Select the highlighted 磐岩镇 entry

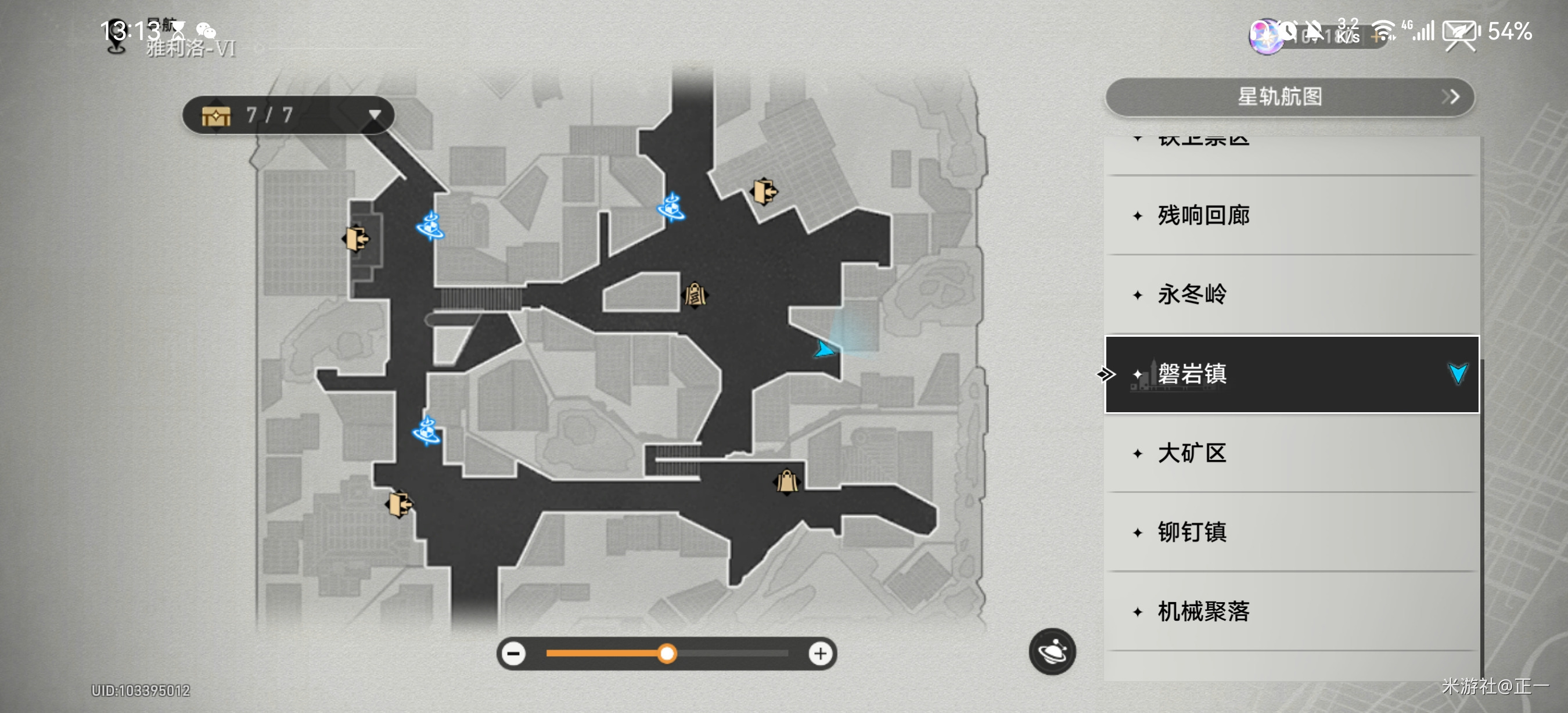tap(1290, 373)
